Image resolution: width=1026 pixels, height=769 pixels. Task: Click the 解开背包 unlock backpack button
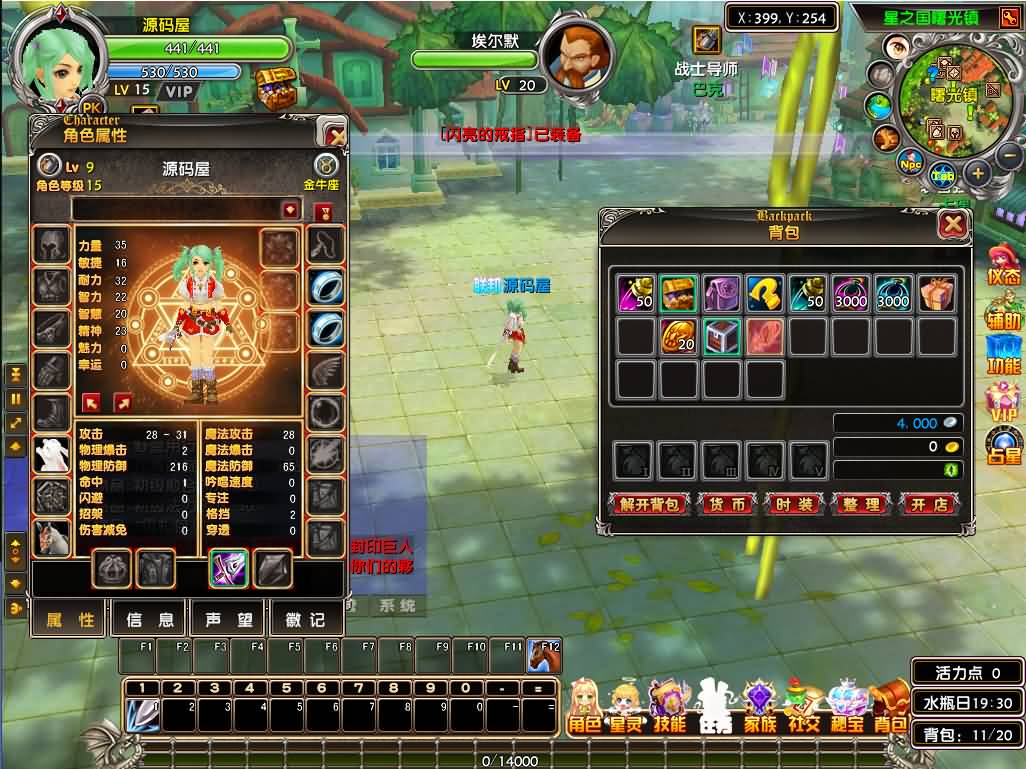(649, 504)
